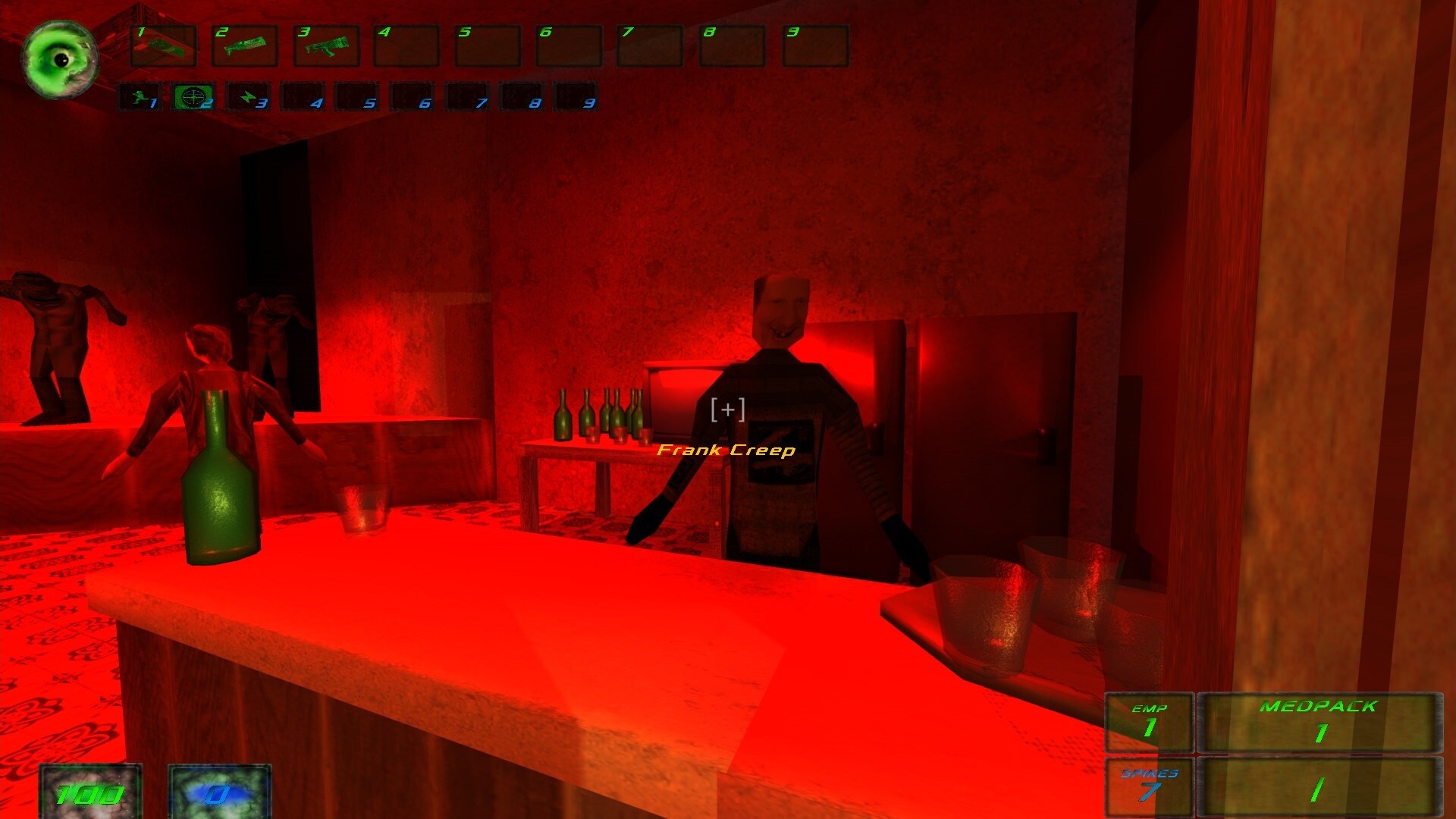Select the shotgun in weapon slot 2
Screen dimensions: 1456x819
click(x=245, y=47)
